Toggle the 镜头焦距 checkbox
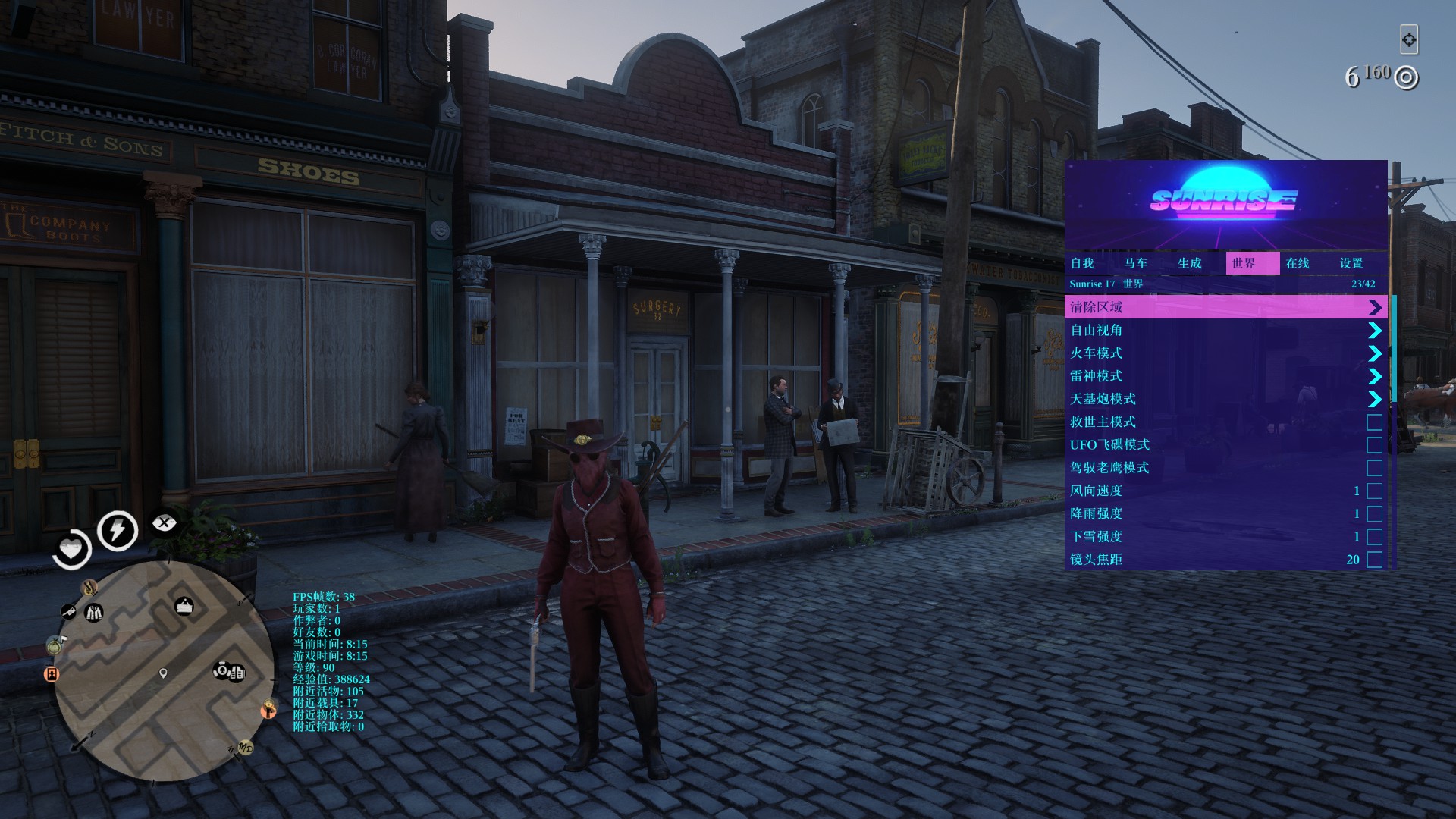Viewport: 1456px width, 819px height. pos(1374,560)
